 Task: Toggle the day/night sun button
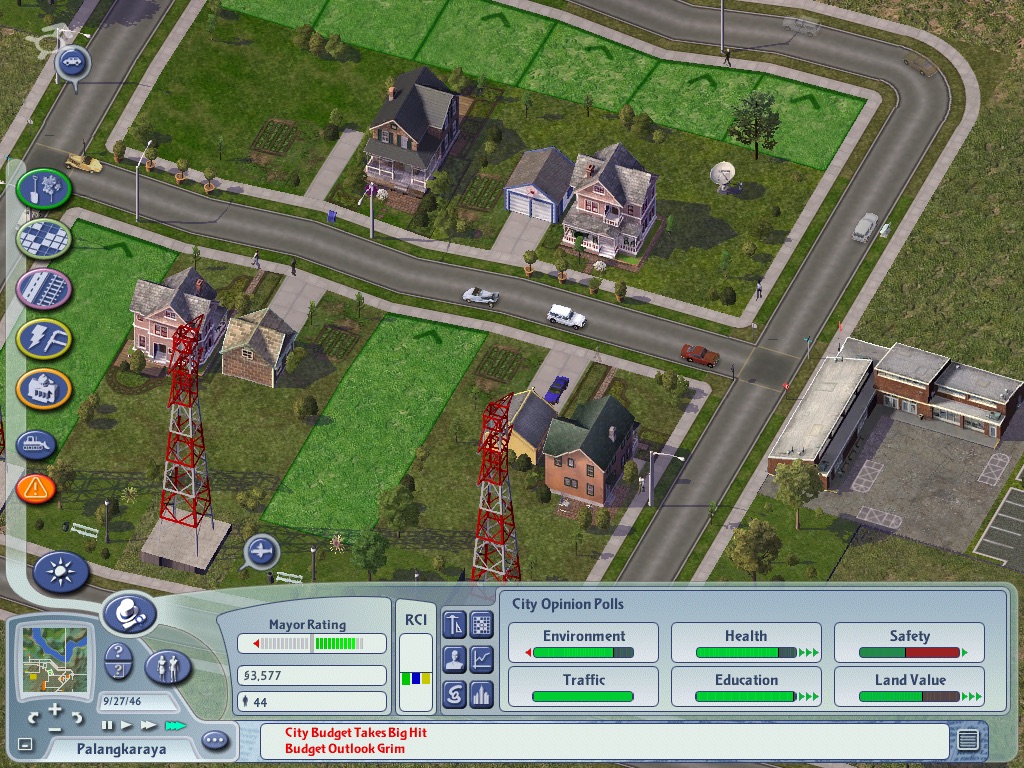[61, 572]
